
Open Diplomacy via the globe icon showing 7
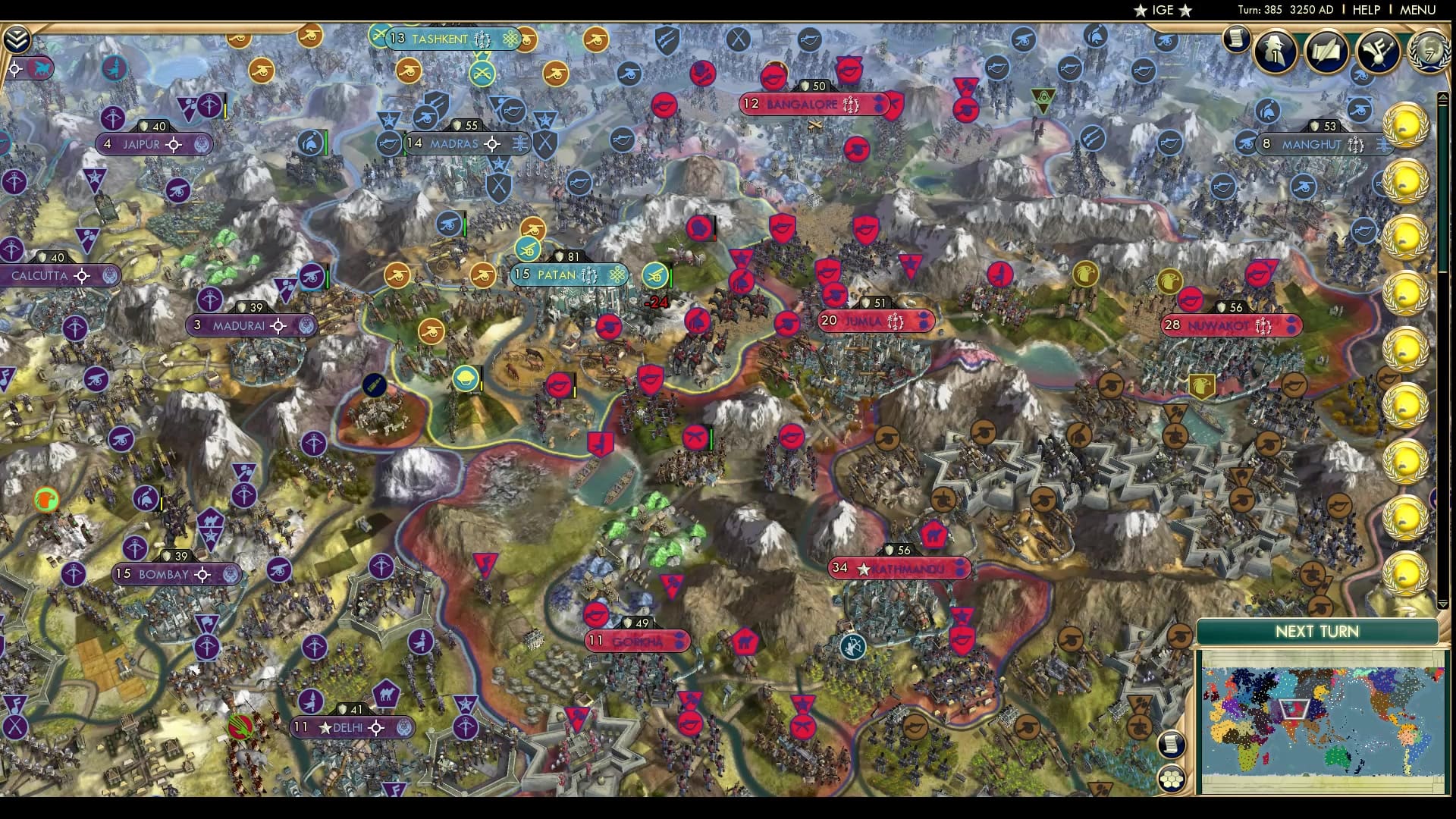1429,53
